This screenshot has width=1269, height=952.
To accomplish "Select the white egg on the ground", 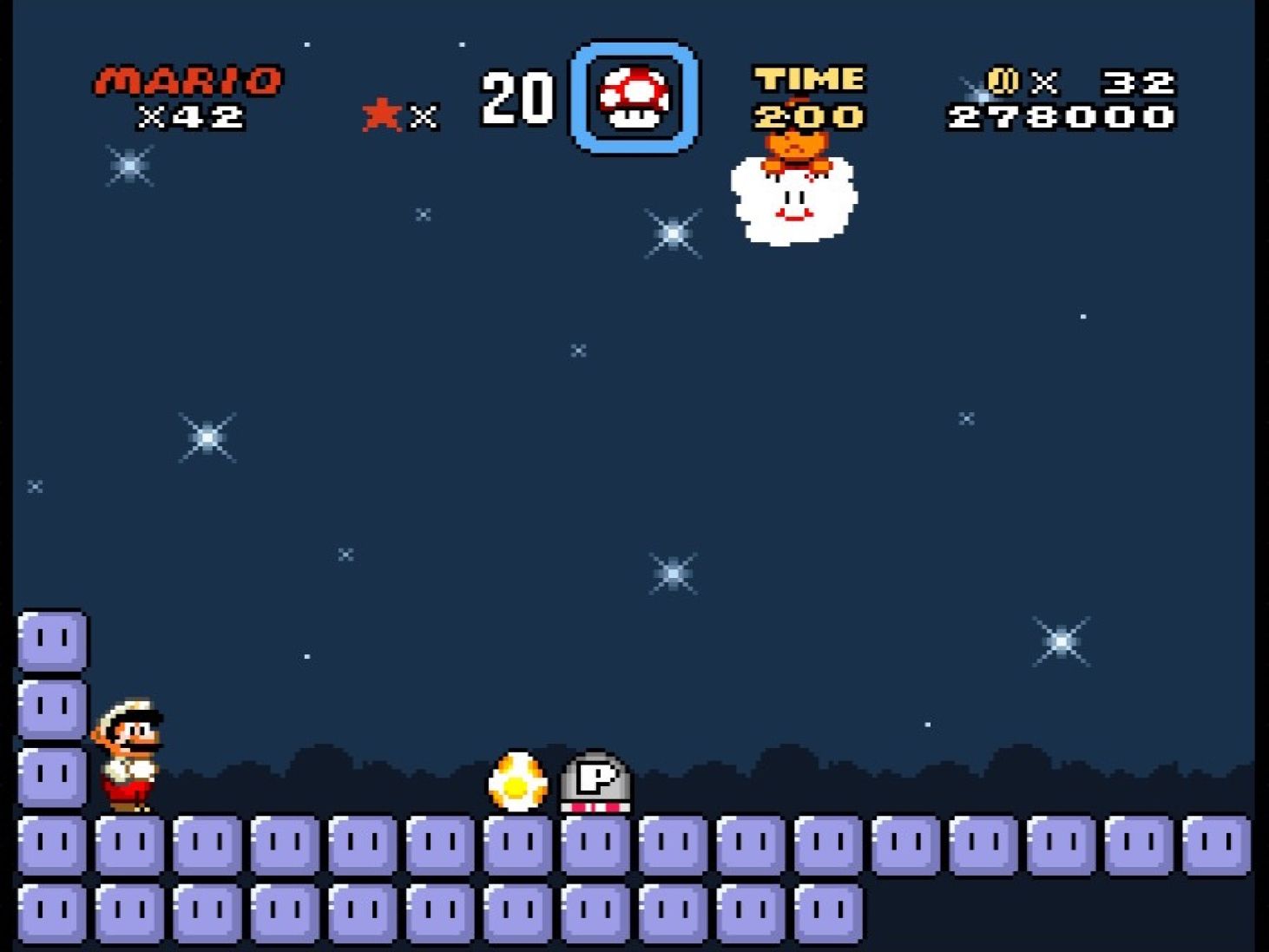I will pos(517,781).
